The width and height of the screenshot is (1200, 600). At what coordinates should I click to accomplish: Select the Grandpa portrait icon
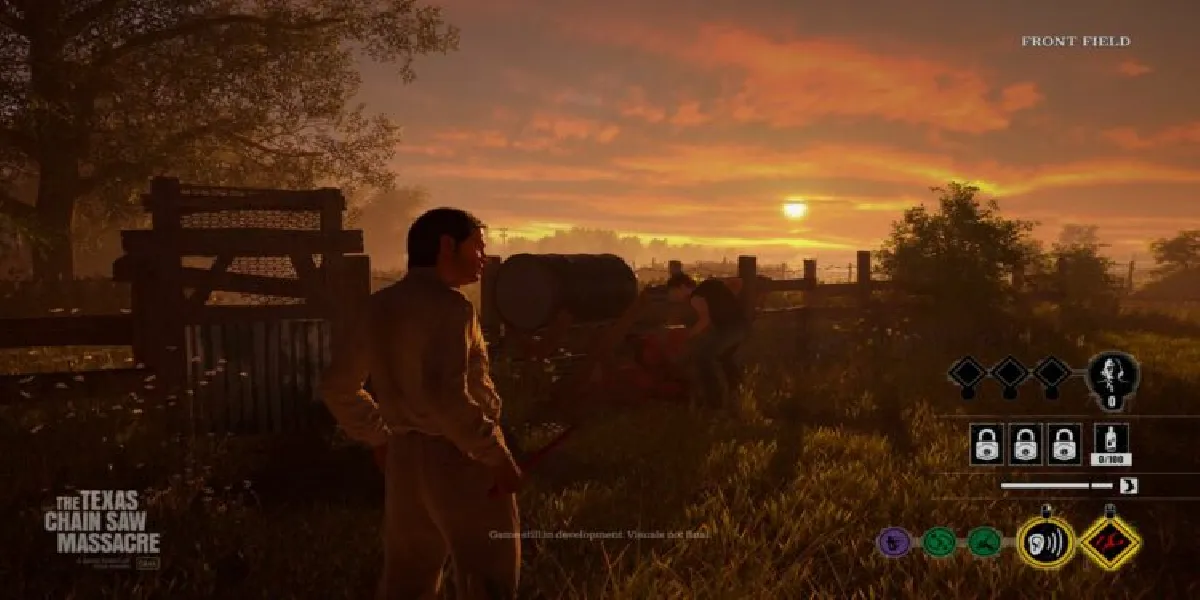coord(1112,376)
